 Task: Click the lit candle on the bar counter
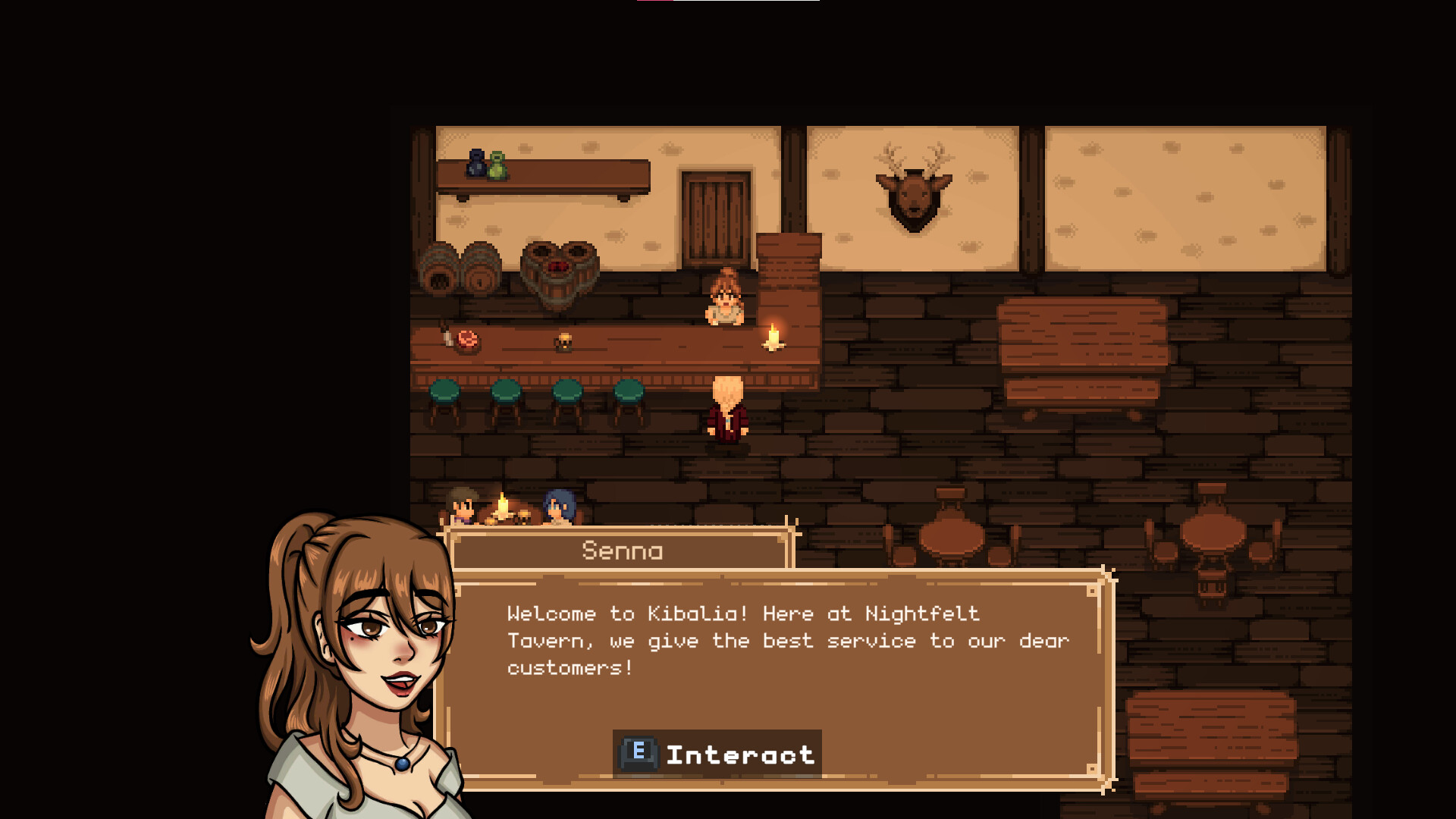pos(772,337)
